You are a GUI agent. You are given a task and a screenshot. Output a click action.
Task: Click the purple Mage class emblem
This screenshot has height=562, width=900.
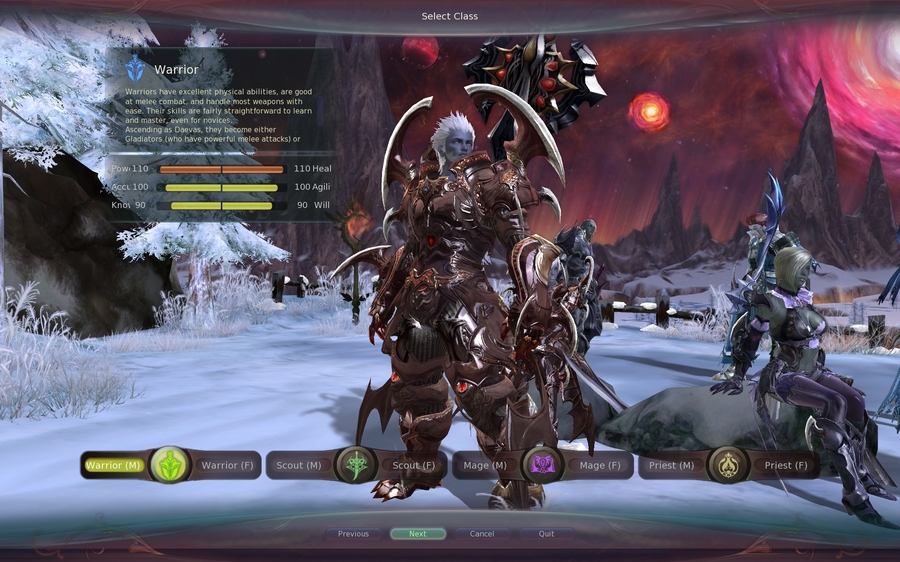point(543,465)
